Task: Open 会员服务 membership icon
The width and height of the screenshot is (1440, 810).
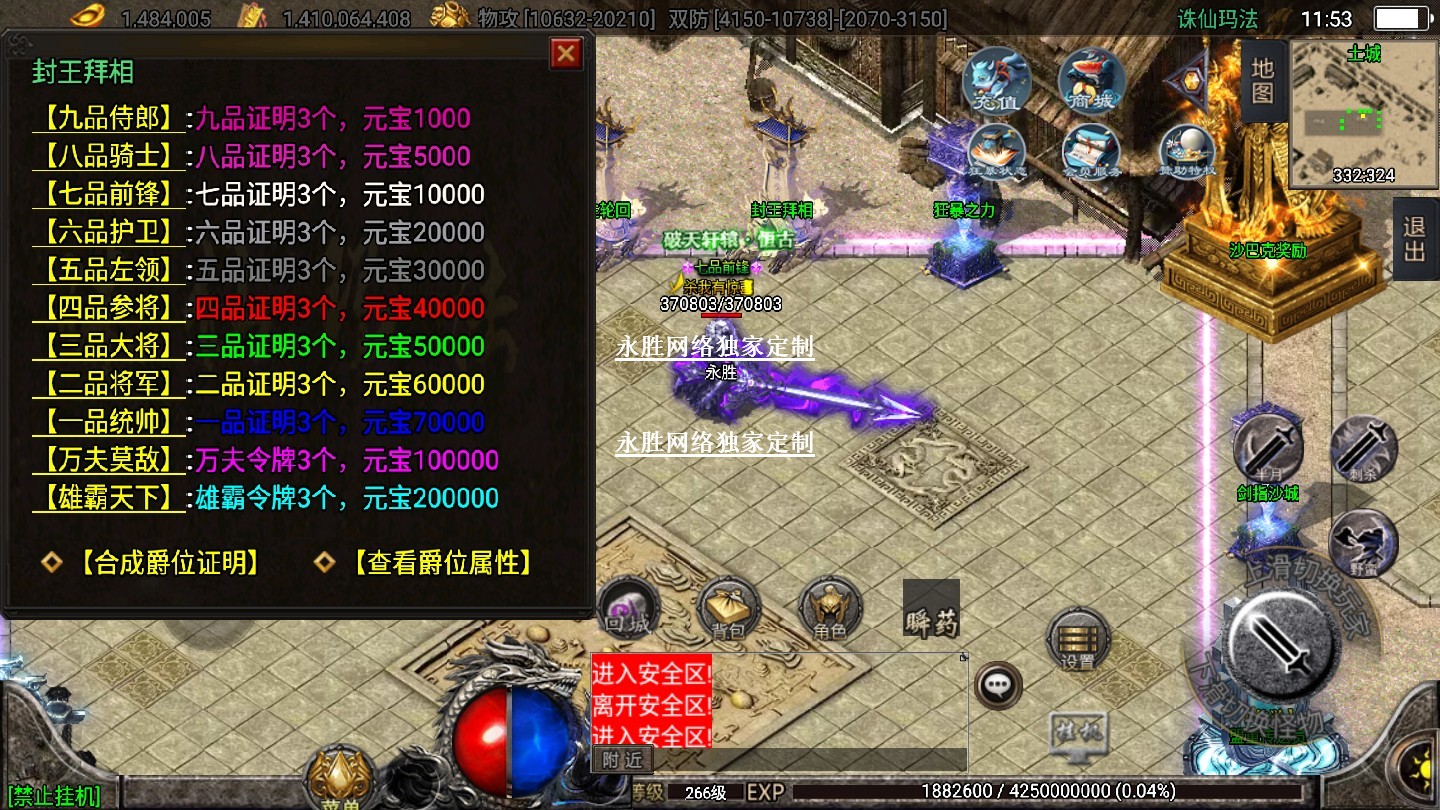Action: point(1092,152)
